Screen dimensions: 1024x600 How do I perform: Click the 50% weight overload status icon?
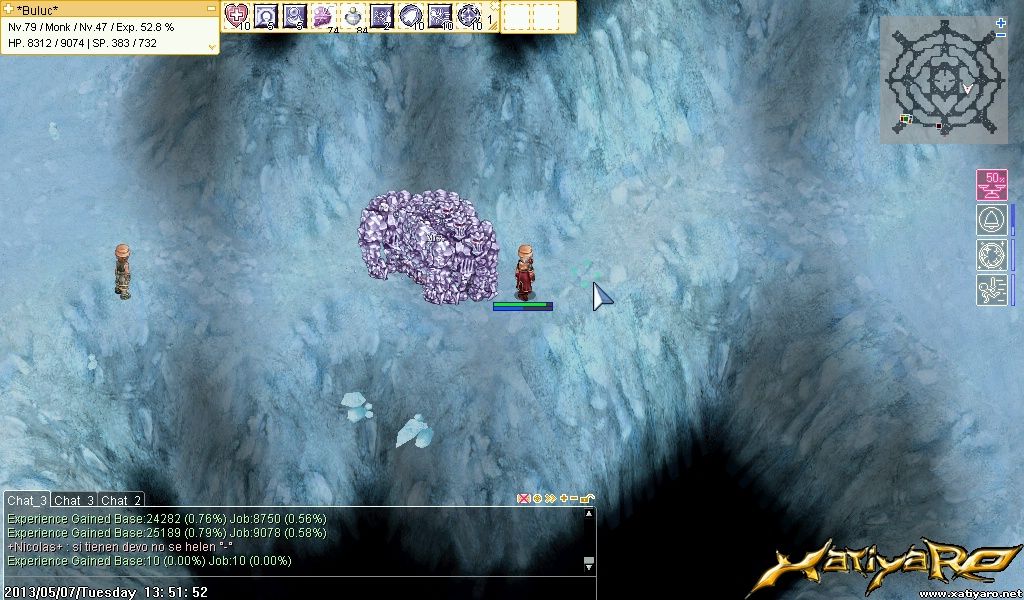click(x=992, y=185)
